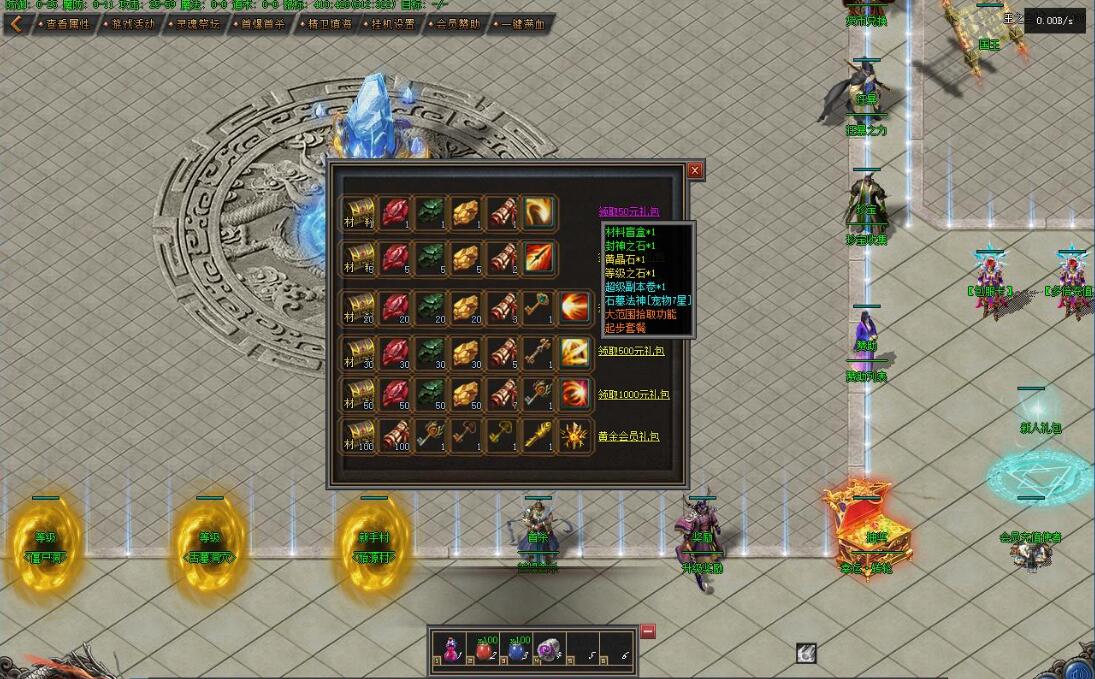Viewport: 1095px width, 679px height.
Task: Open the 灵魂祭坛 menu
Action: tap(197, 24)
